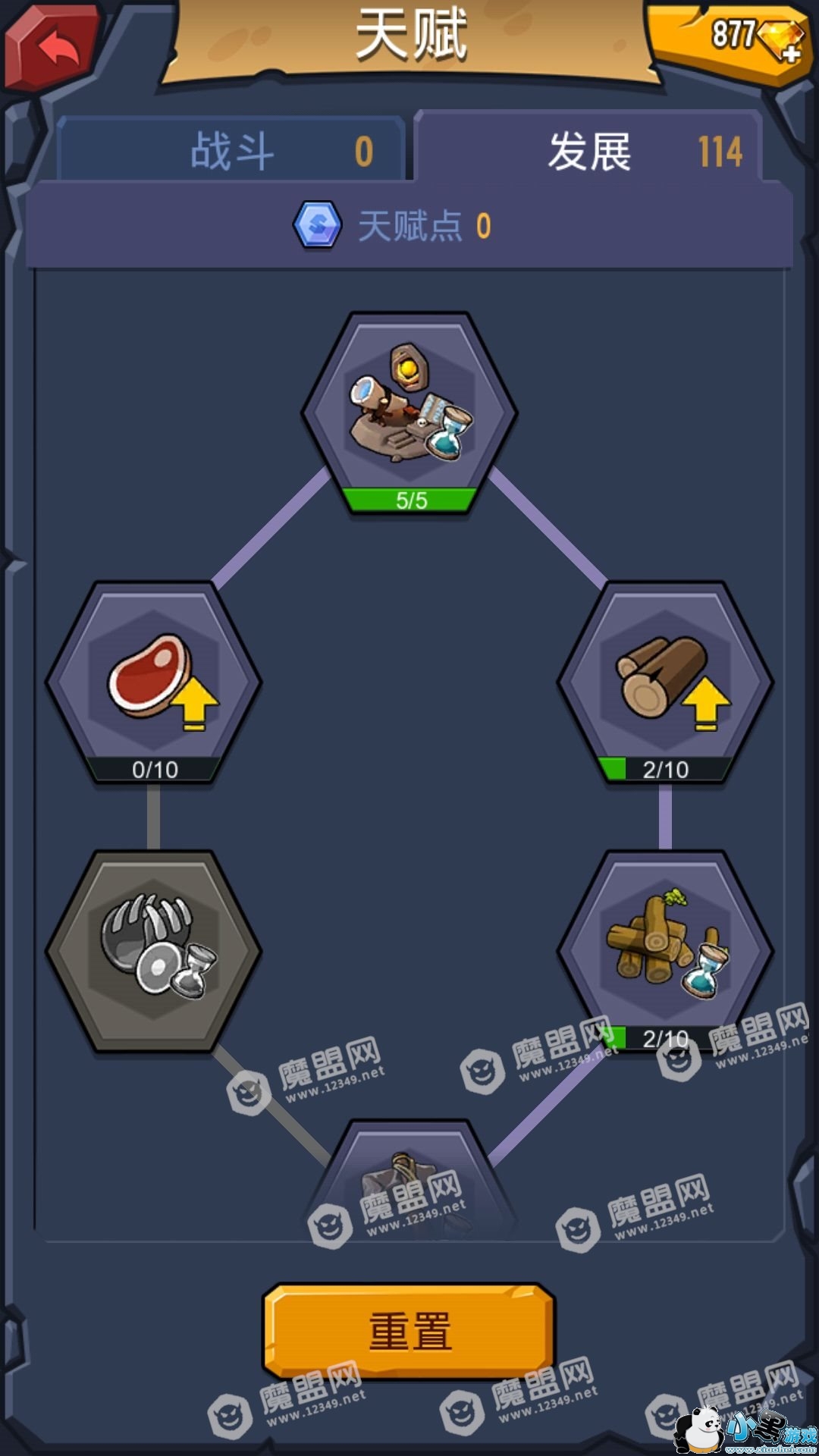Select the 发展 tab

(x=589, y=149)
